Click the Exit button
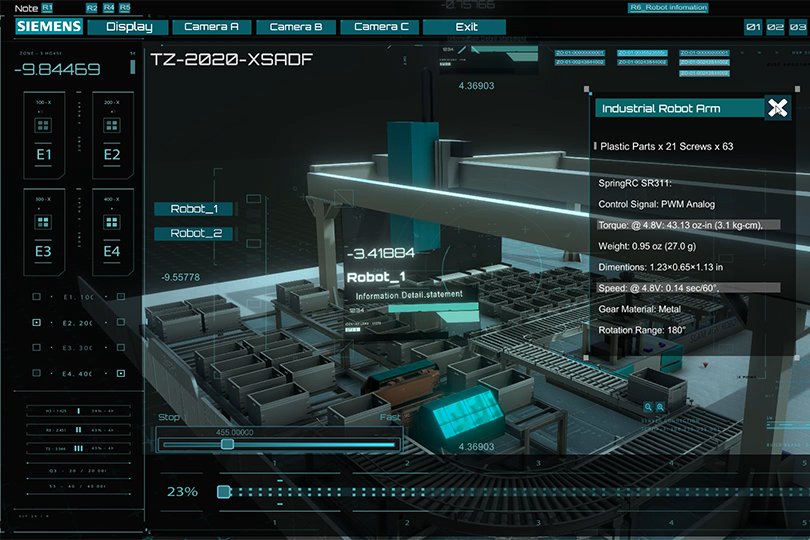The width and height of the screenshot is (810, 540). click(x=465, y=27)
